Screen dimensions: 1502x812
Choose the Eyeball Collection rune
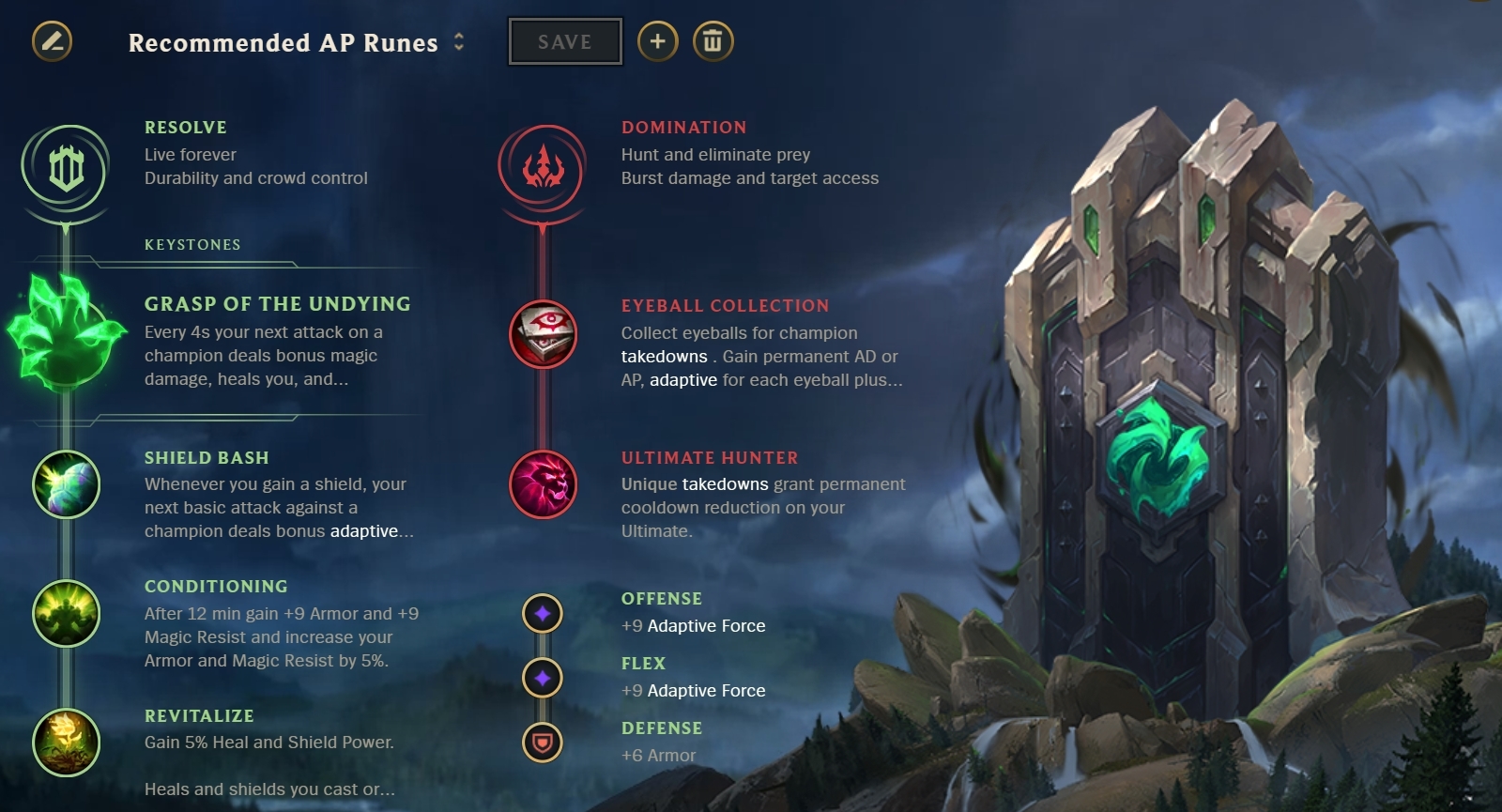[543, 335]
